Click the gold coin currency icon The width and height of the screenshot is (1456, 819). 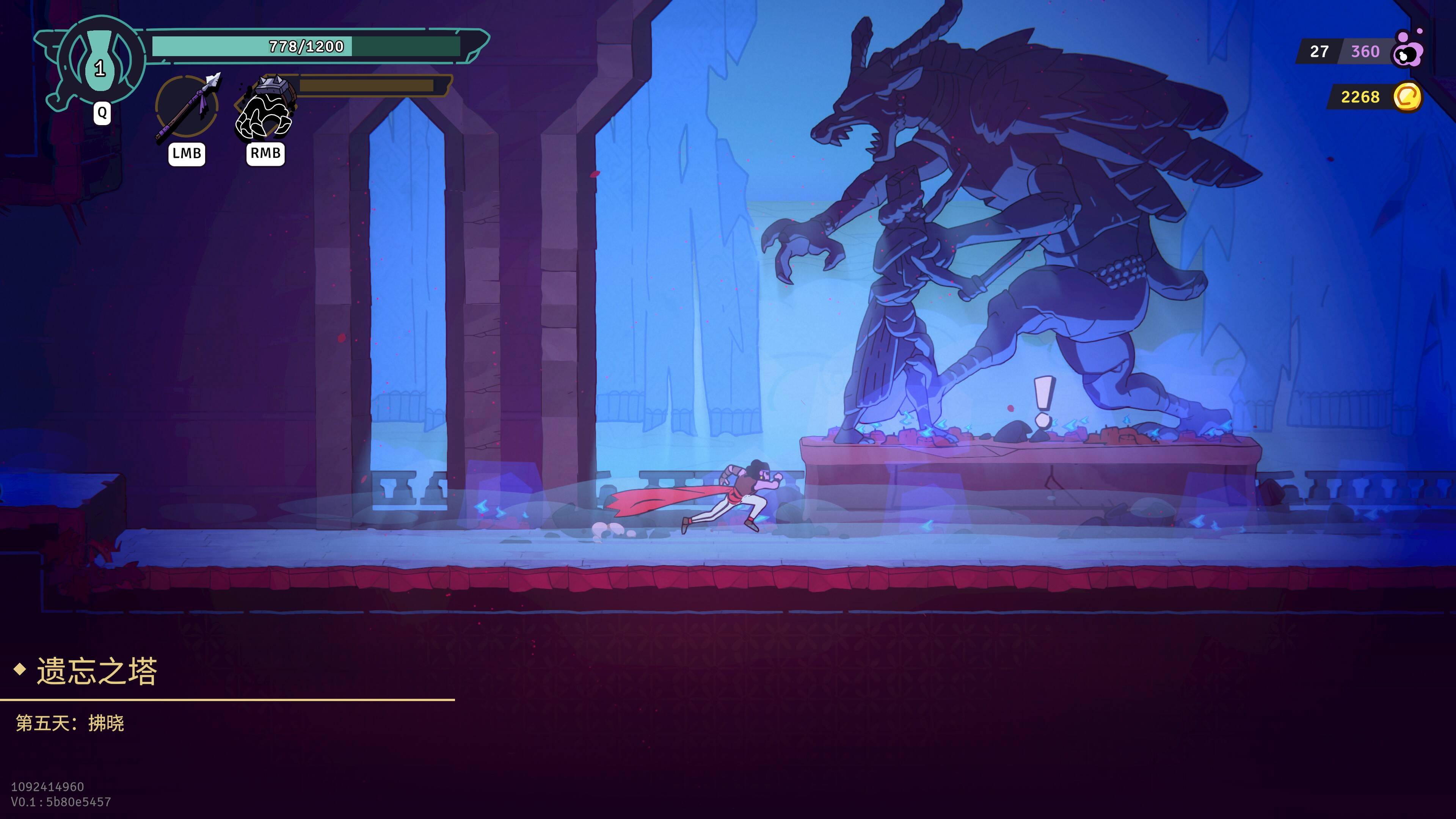[x=1407, y=97]
